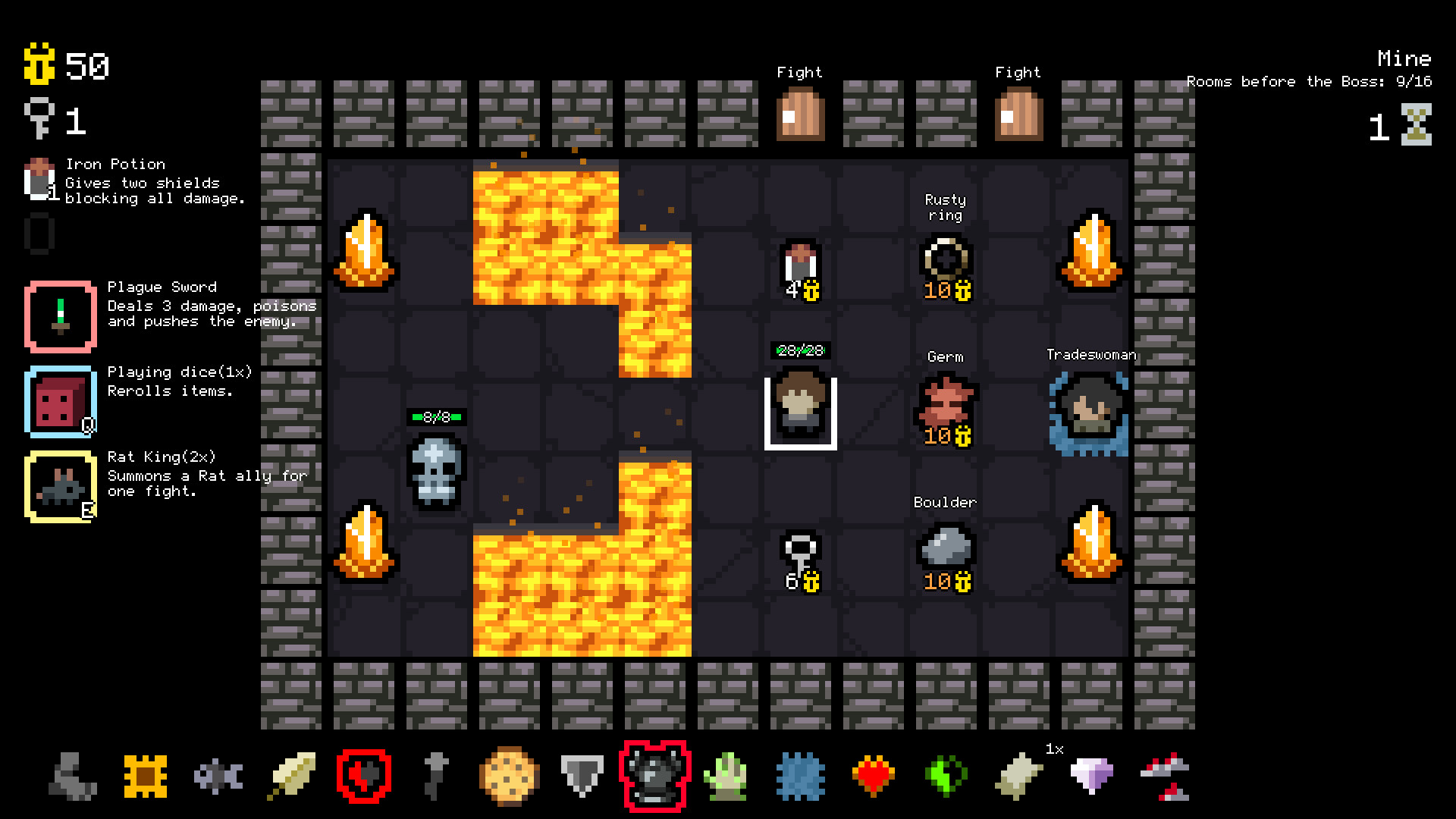The image size is (1456, 819).
Task: Select the Plague Sword inventory slot
Action: [61, 315]
